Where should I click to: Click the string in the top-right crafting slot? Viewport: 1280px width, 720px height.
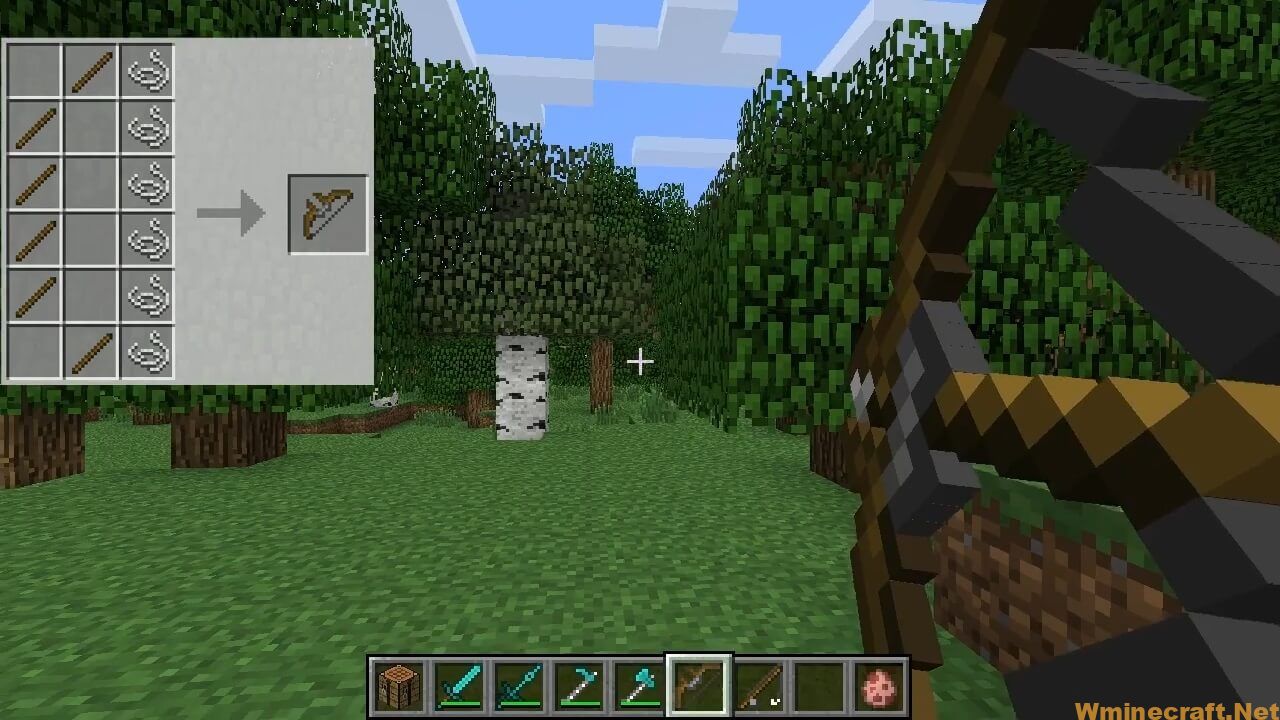click(150, 69)
